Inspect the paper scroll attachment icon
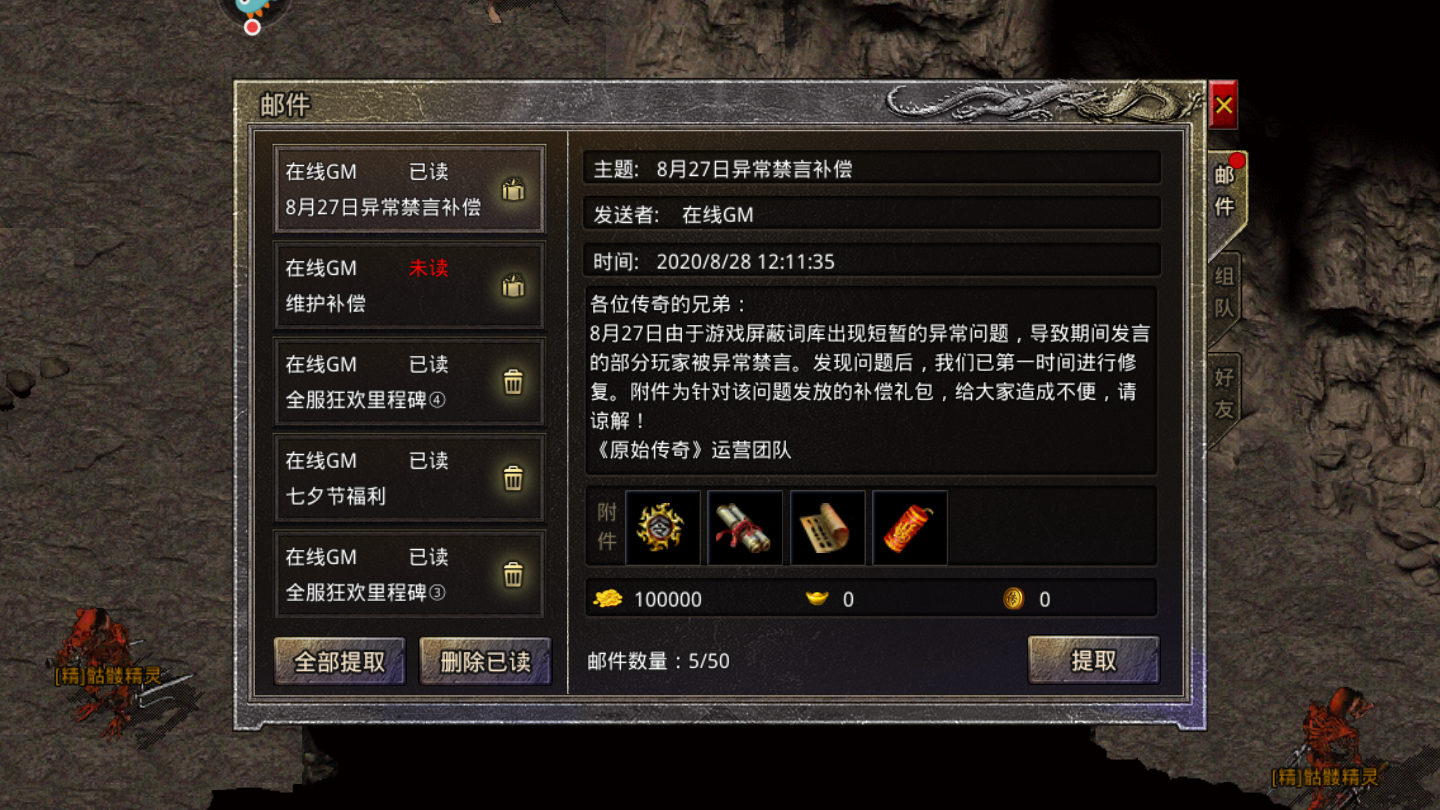This screenshot has height=810, width=1440. pyautogui.click(x=827, y=527)
